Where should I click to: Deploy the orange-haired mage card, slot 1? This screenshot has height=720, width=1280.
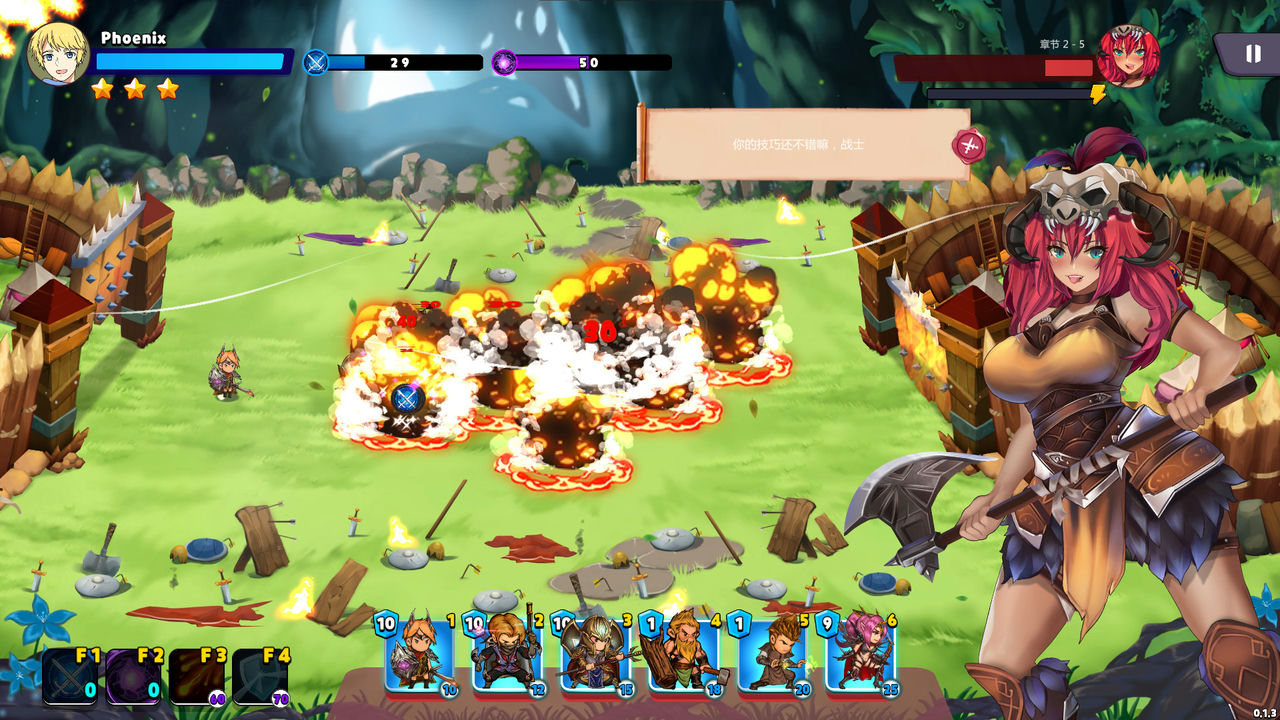point(420,654)
